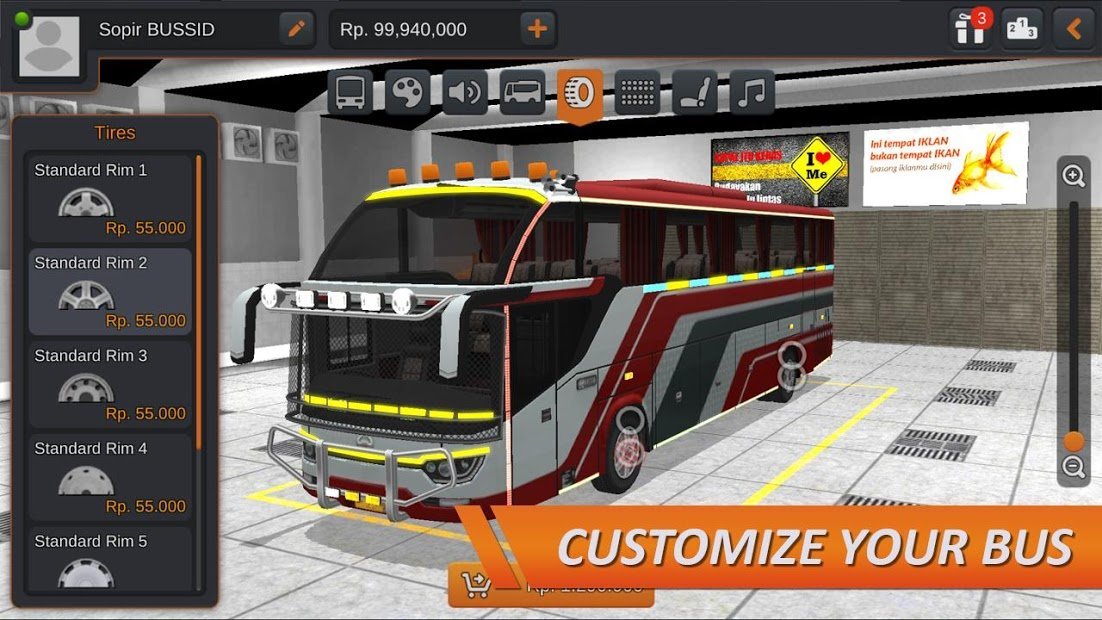The image size is (1102, 620).
Task: Choose Standard Rim 5
Action: [x=110, y=560]
